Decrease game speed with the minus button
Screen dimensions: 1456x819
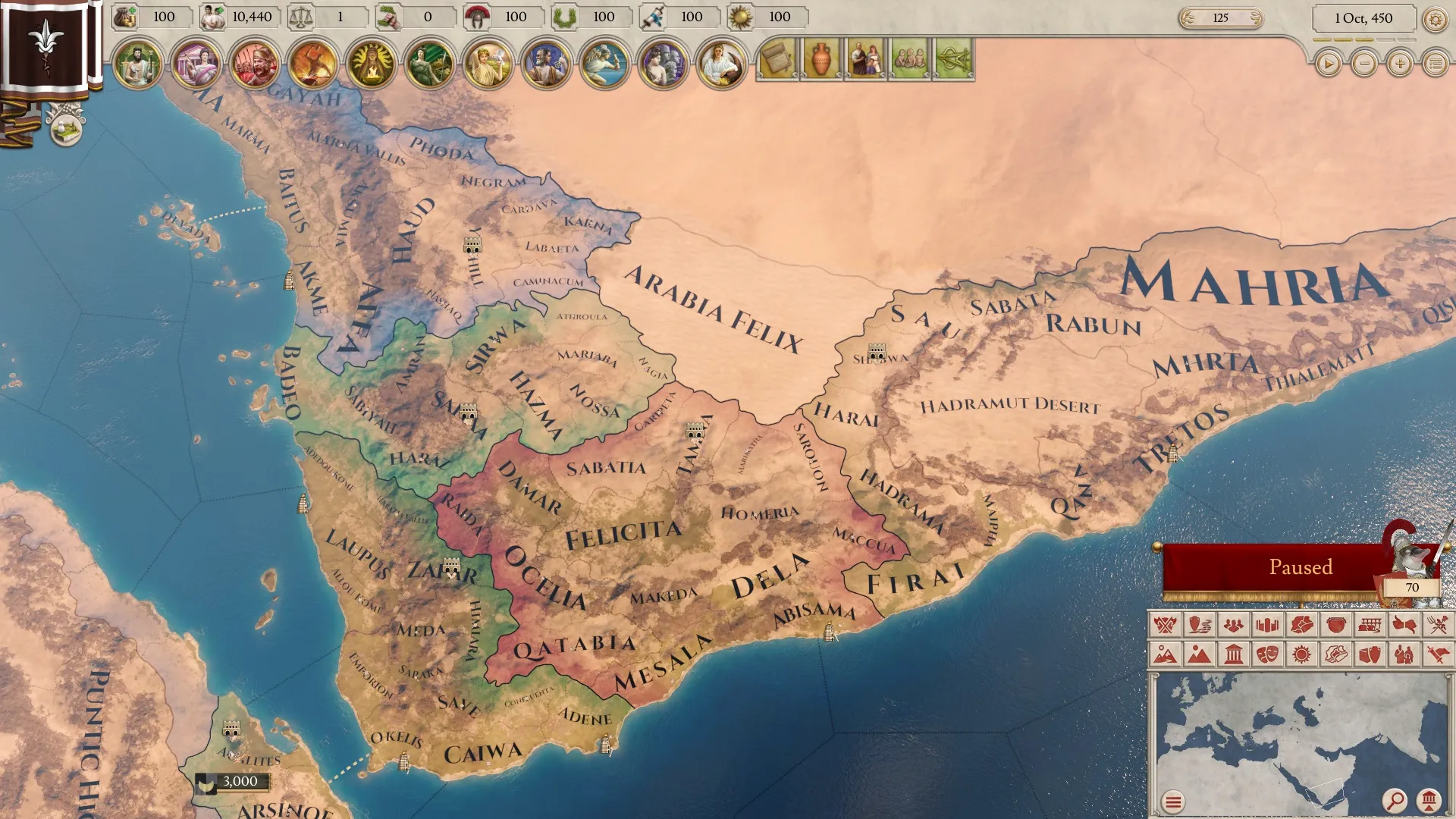coord(1364,64)
